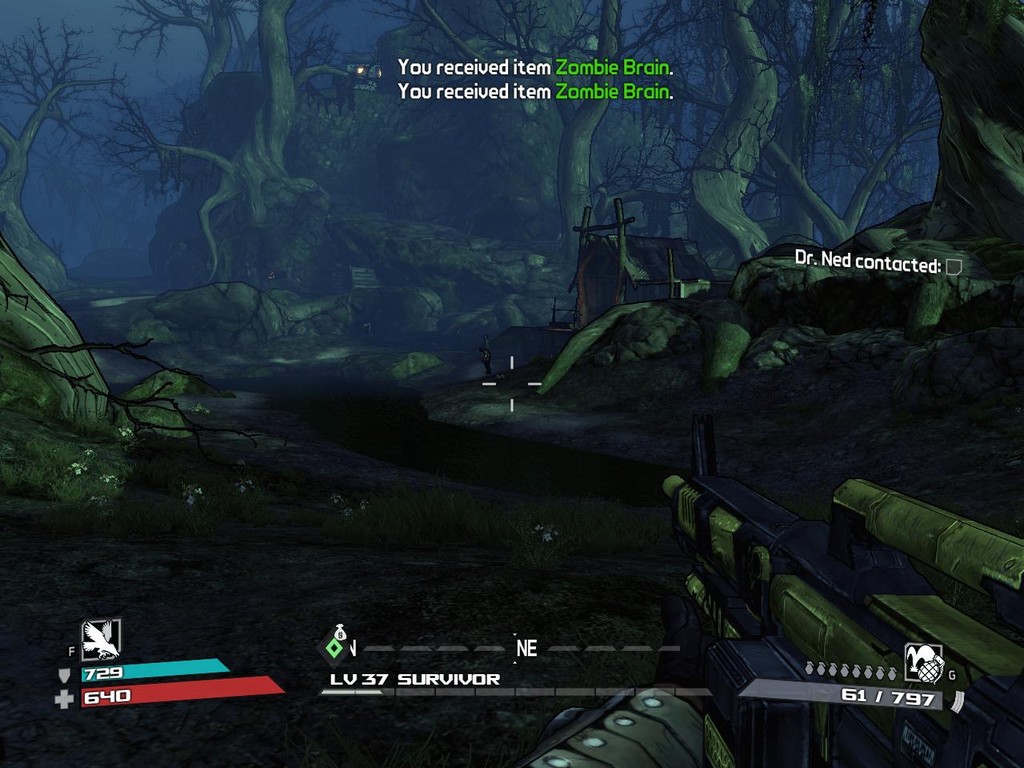Viewport: 1024px width, 768px height.
Task: Select the grenade icon
Action: 922,662
